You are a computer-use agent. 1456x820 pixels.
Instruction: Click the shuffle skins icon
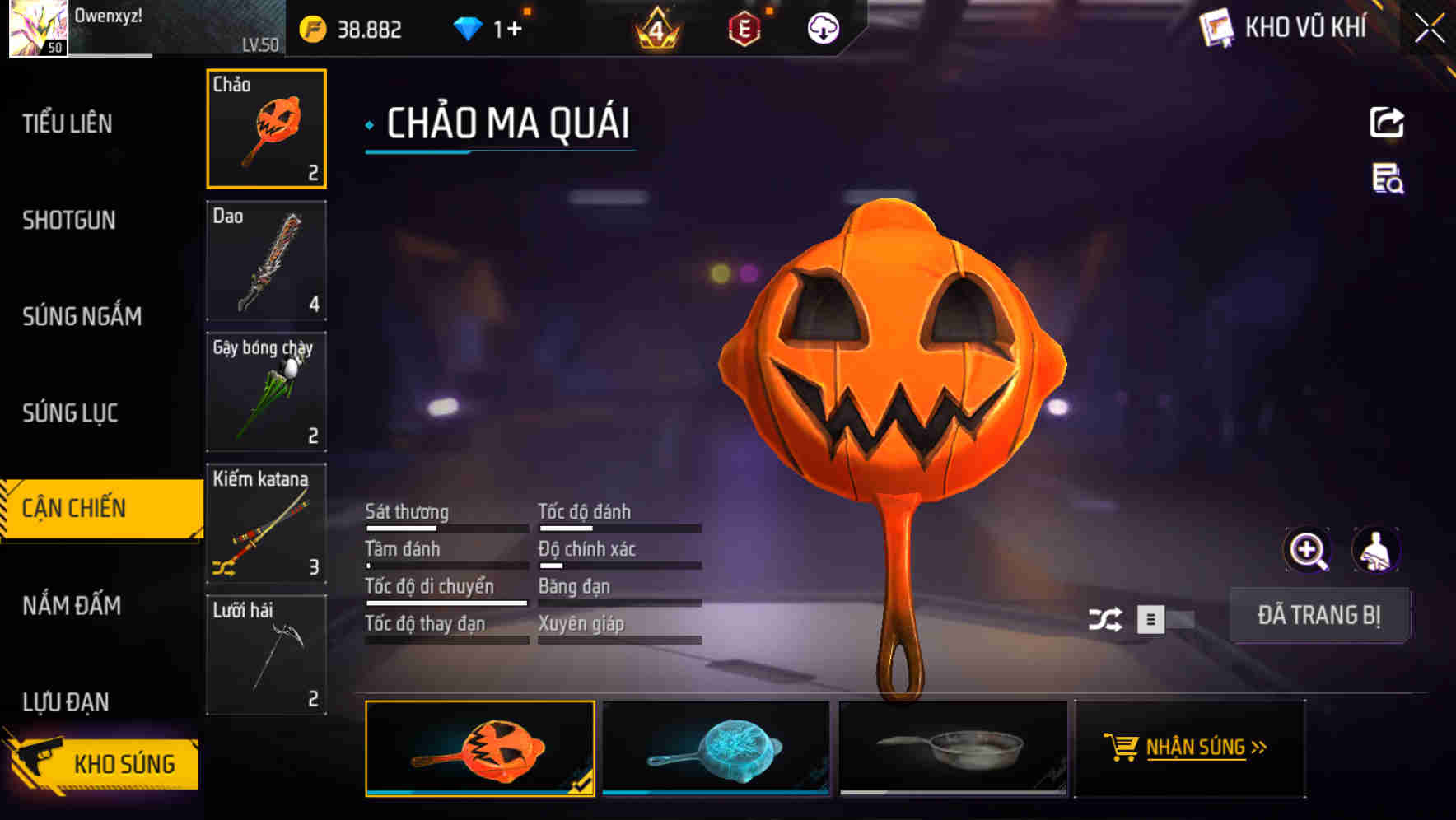click(1107, 617)
